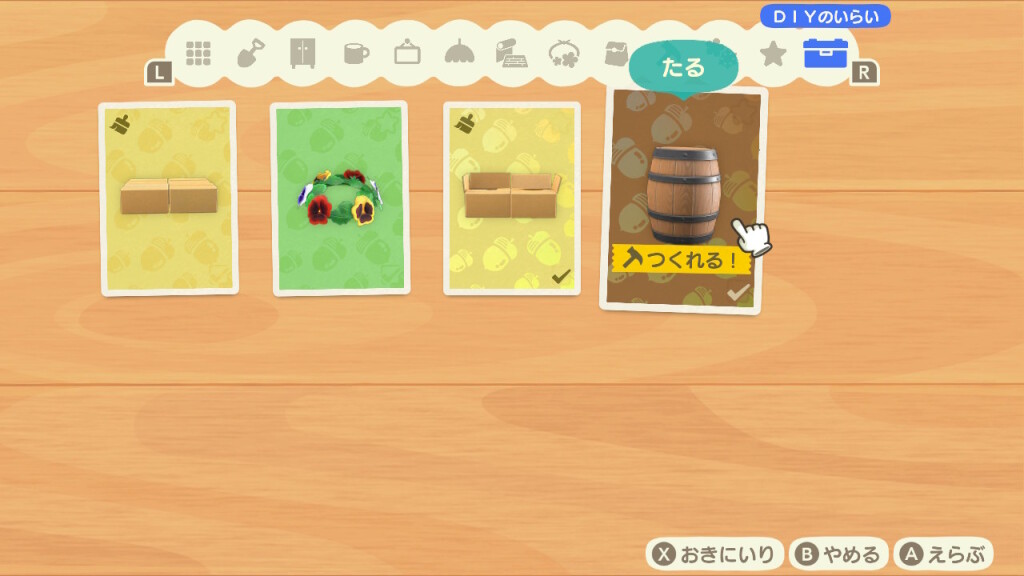
Task: Switch to the all-recipes grid tab
Action: coord(198,54)
